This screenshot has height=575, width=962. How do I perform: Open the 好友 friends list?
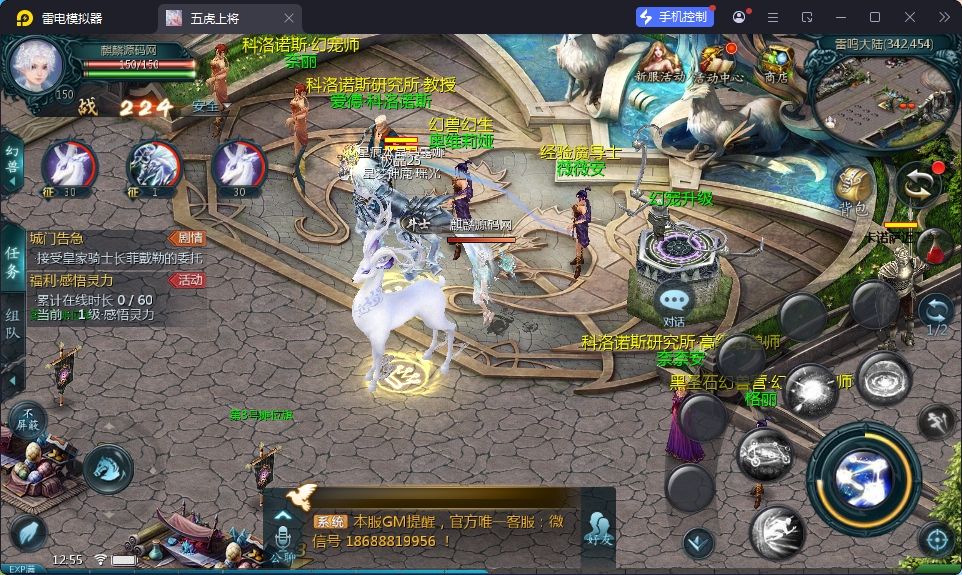pos(599,527)
